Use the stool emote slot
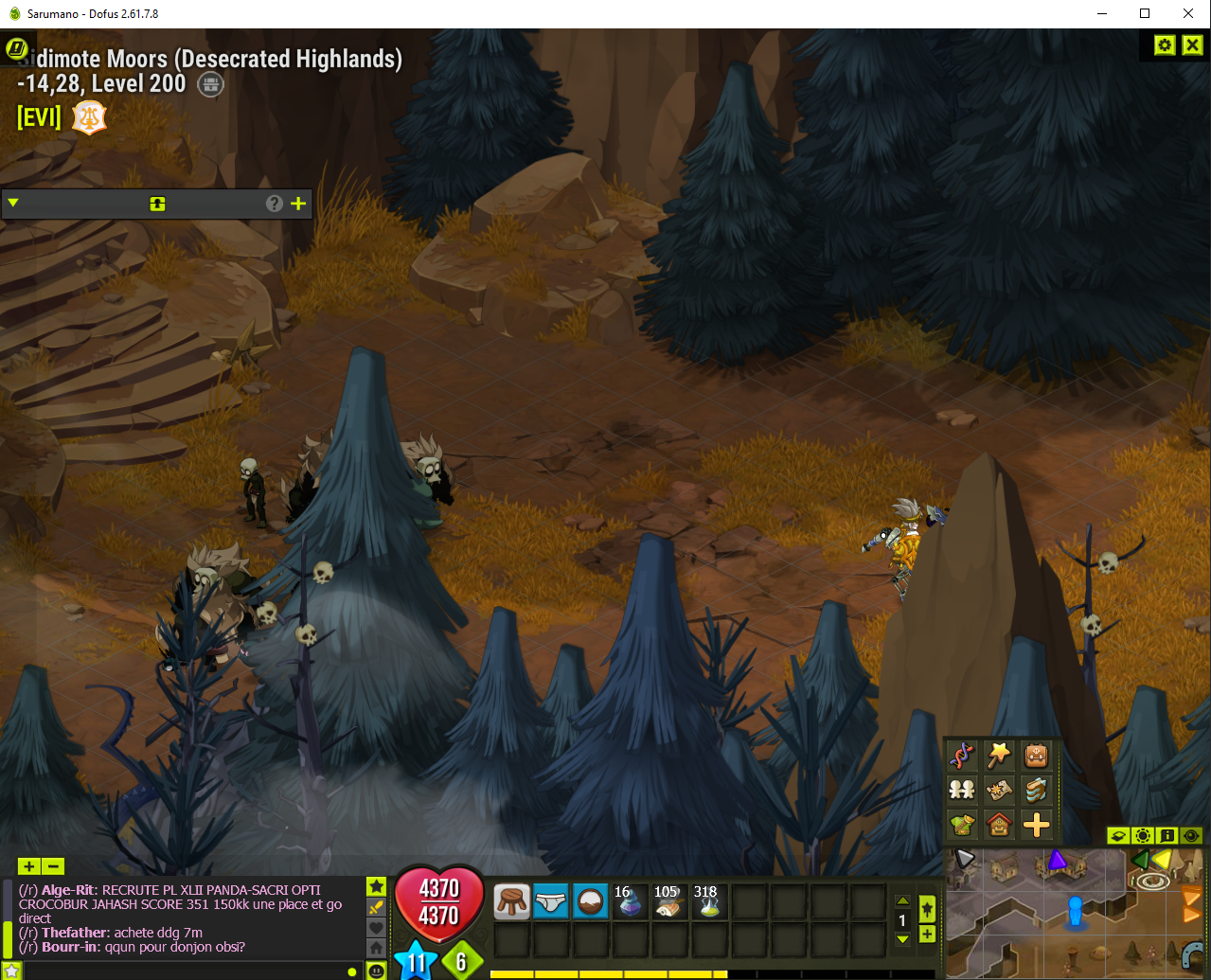The width and height of the screenshot is (1211, 980). pyautogui.click(x=512, y=902)
